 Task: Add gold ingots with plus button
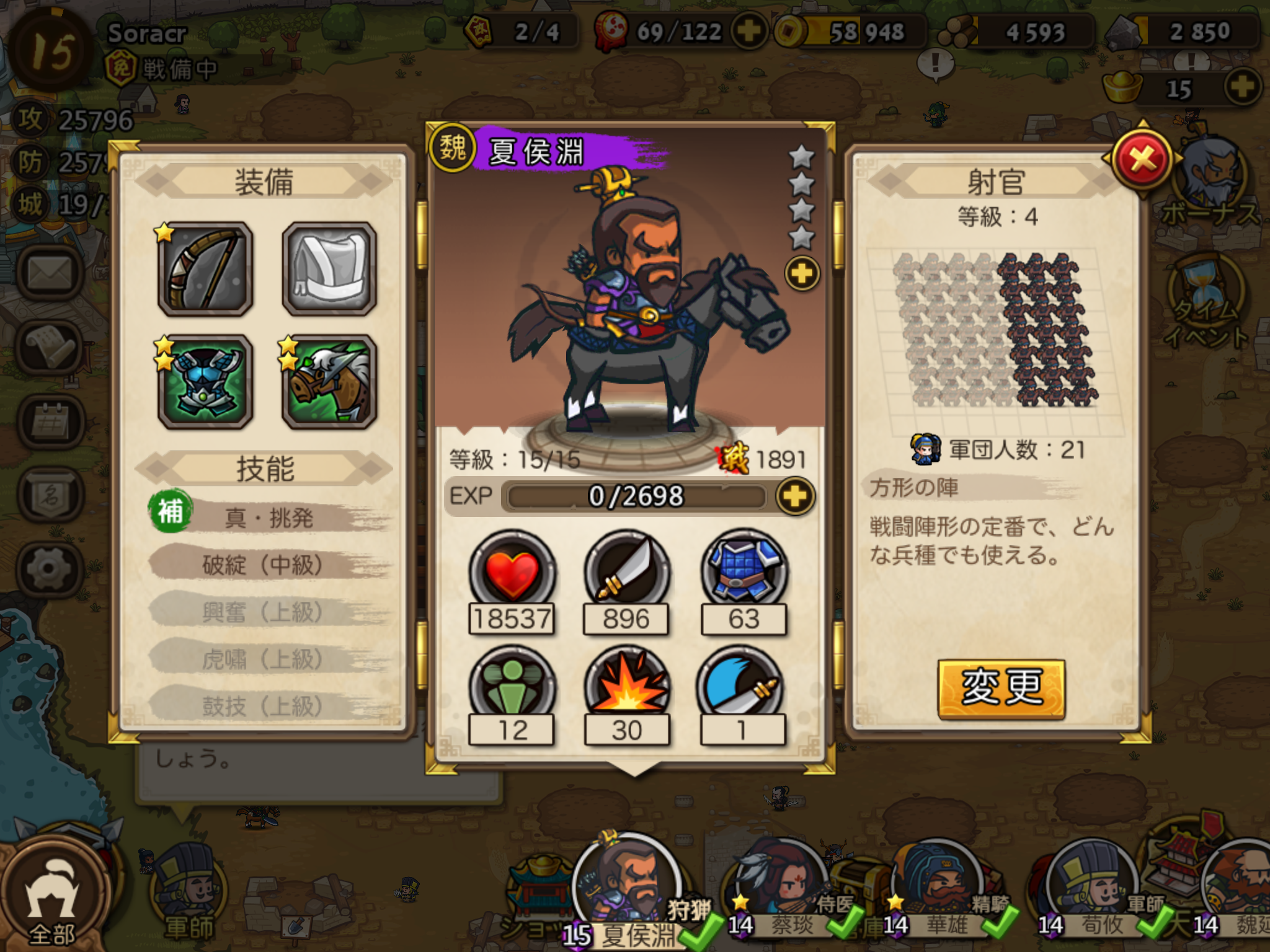(1242, 87)
